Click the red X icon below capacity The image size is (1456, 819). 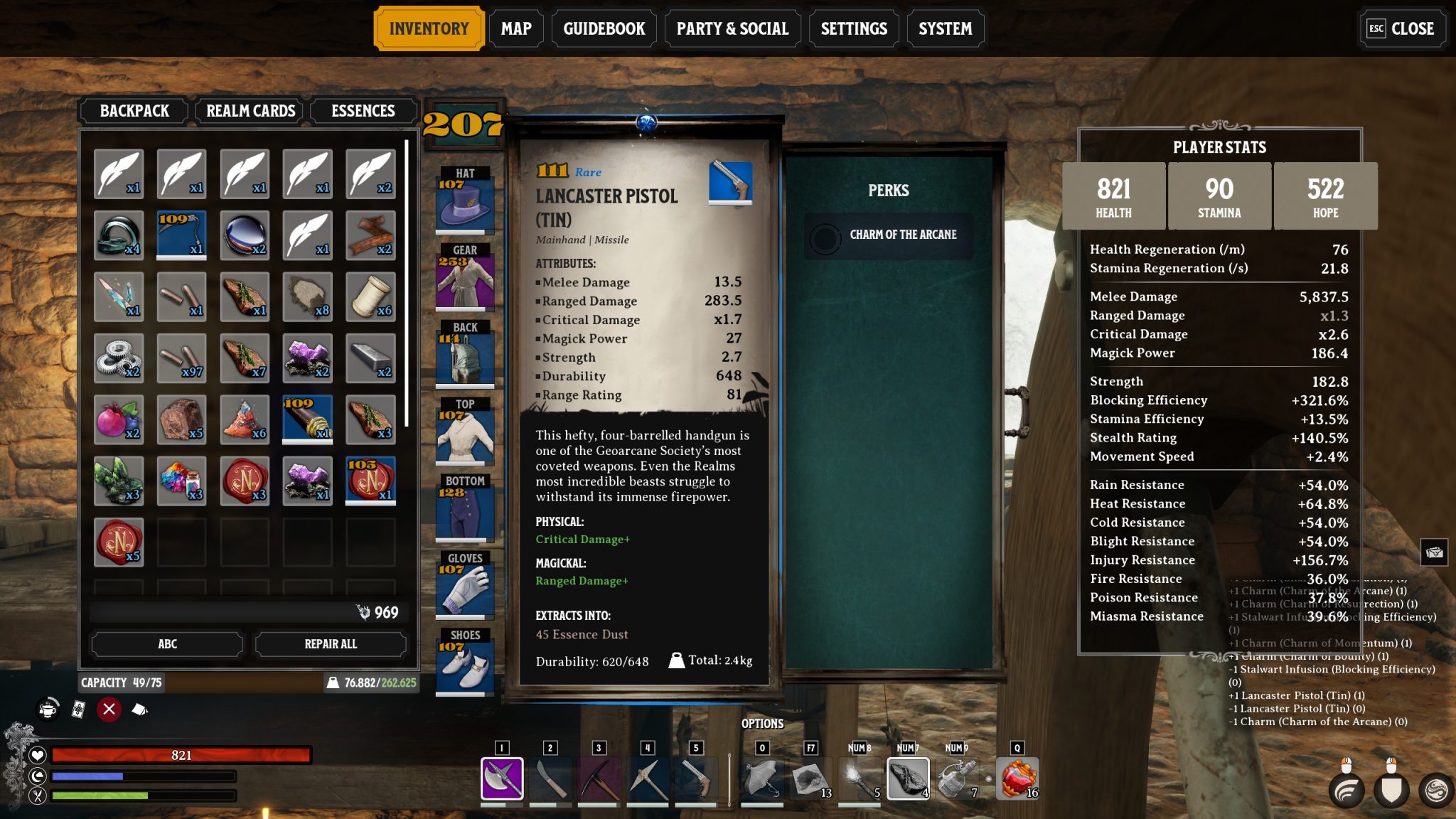click(x=109, y=709)
